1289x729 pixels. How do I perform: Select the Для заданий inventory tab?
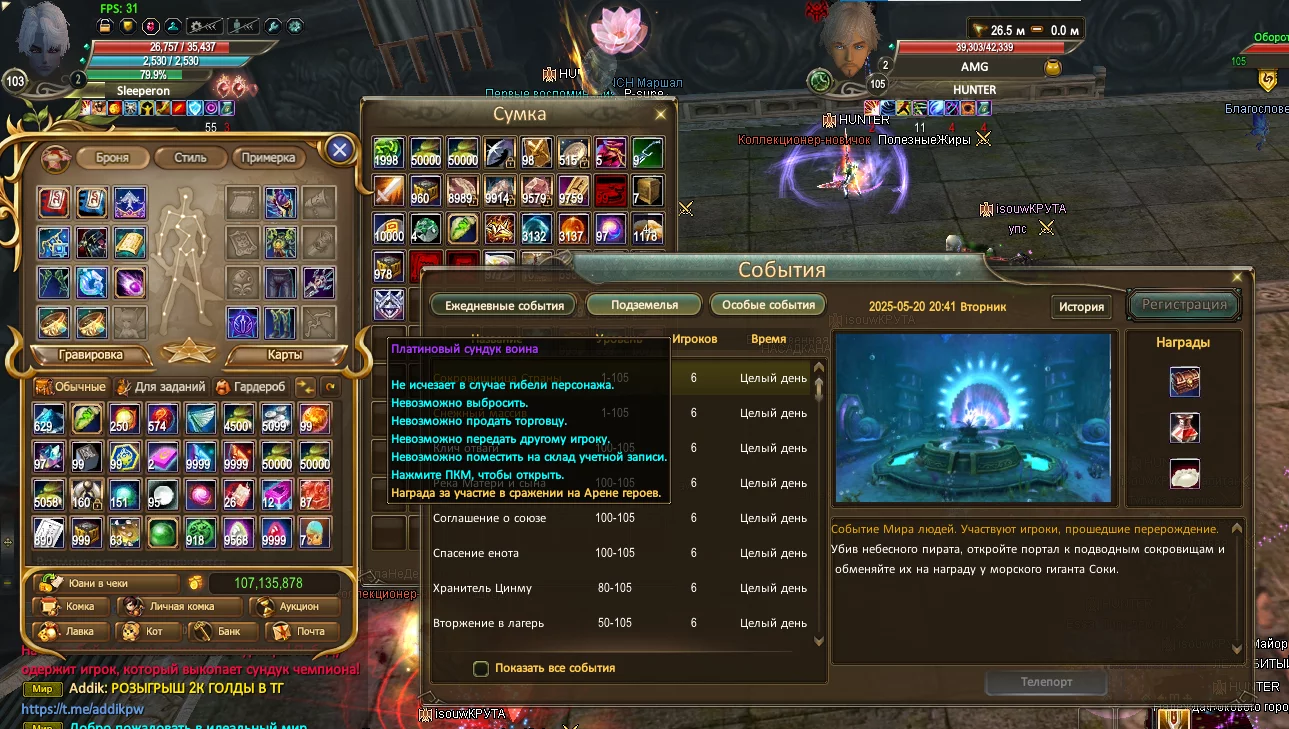(x=160, y=387)
